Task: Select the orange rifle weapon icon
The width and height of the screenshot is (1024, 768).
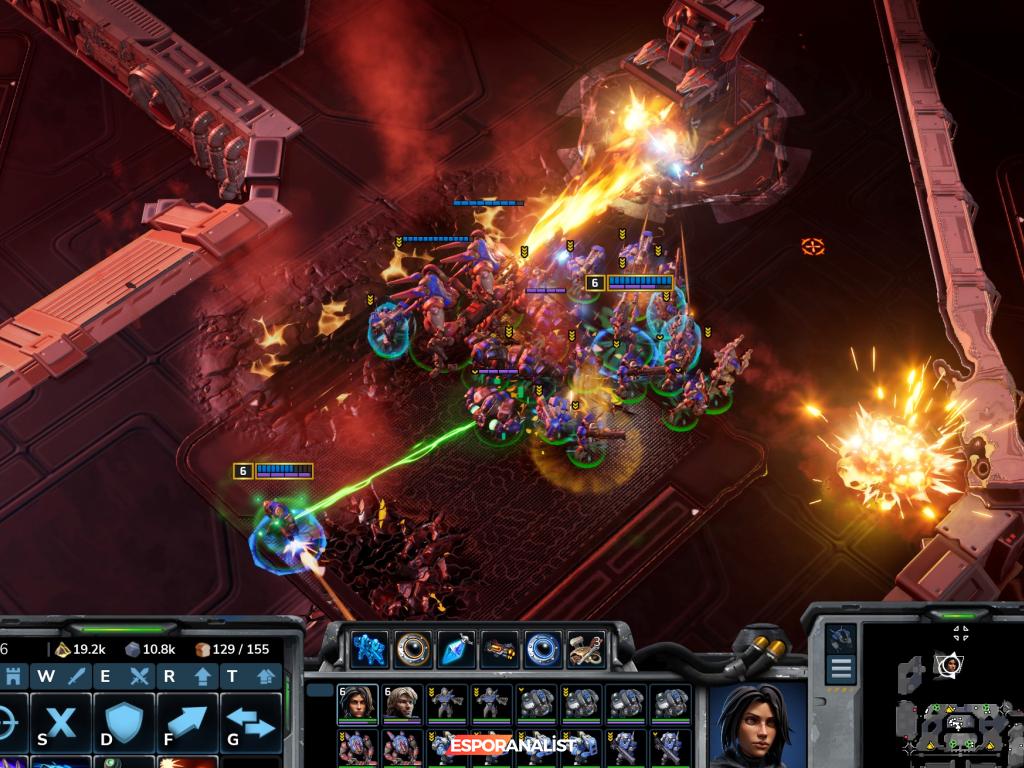Action: (x=499, y=649)
